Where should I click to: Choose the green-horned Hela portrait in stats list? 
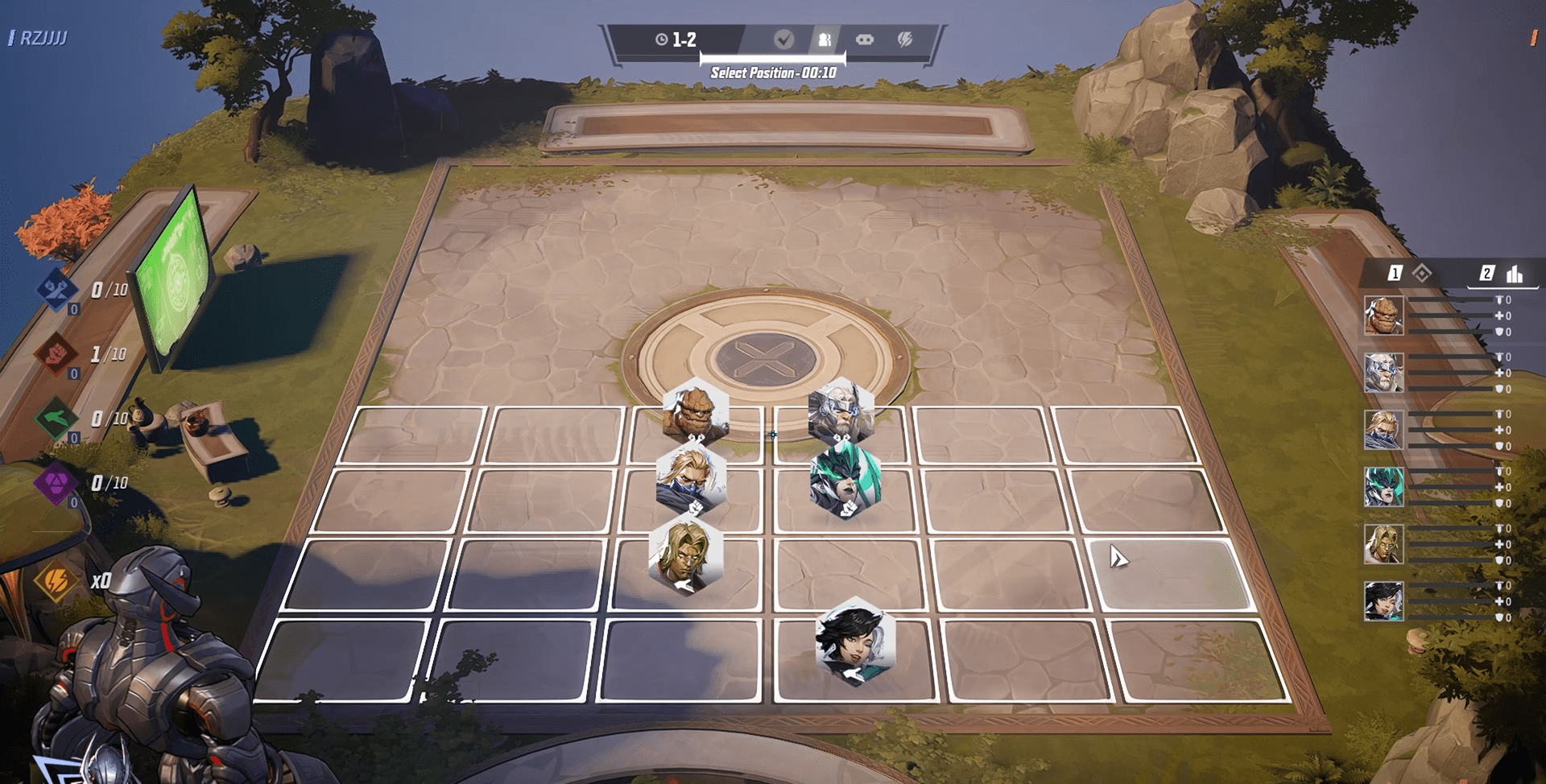click(x=1383, y=487)
